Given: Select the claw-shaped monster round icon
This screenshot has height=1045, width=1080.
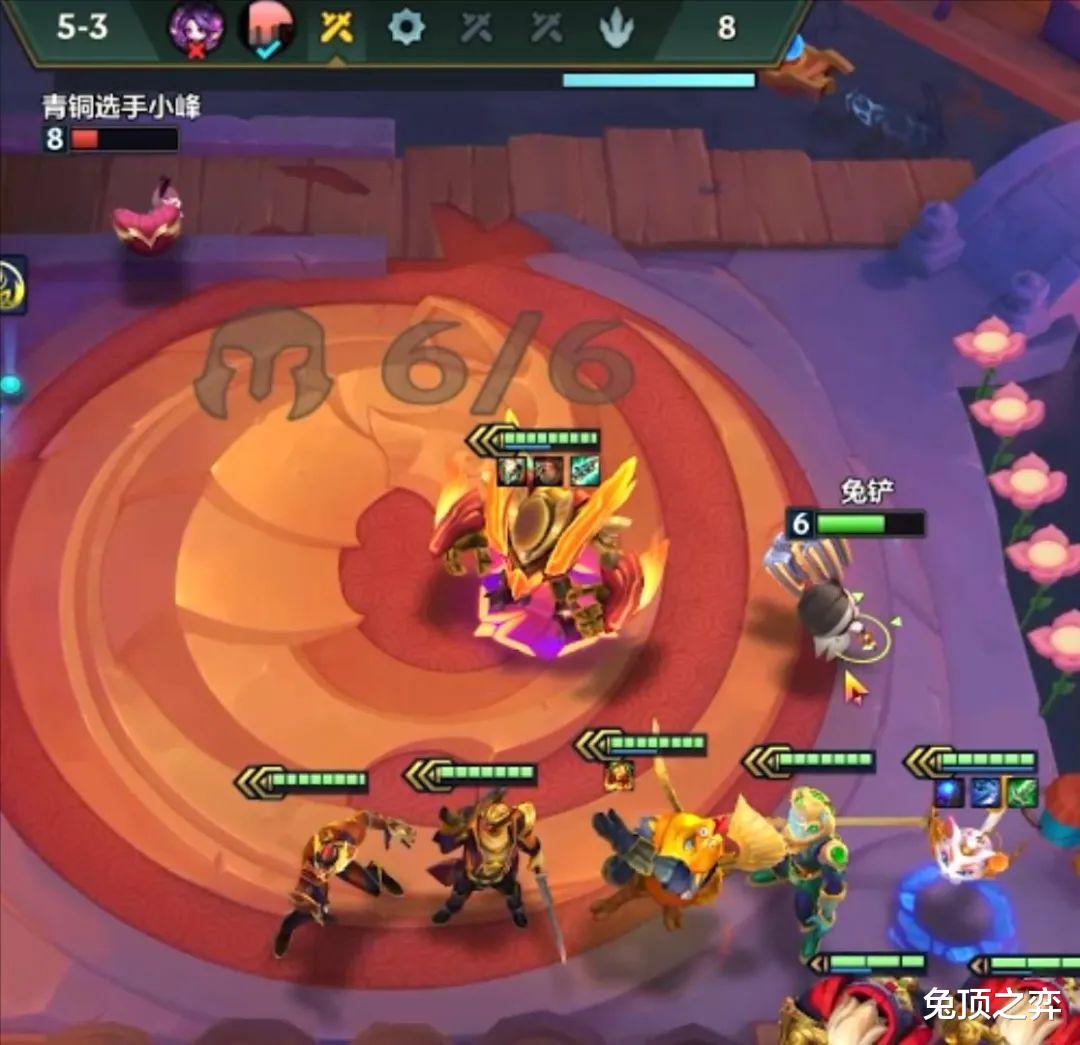Looking at the screenshot, I should tap(616, 28).
